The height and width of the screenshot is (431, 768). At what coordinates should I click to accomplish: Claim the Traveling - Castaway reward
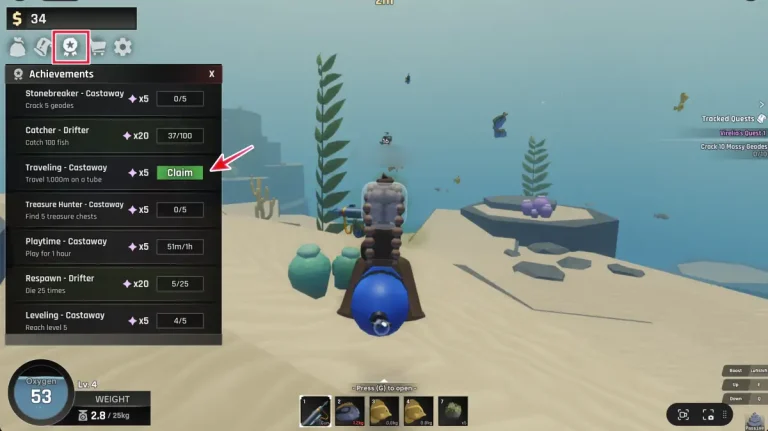click(x=179, y=172)
